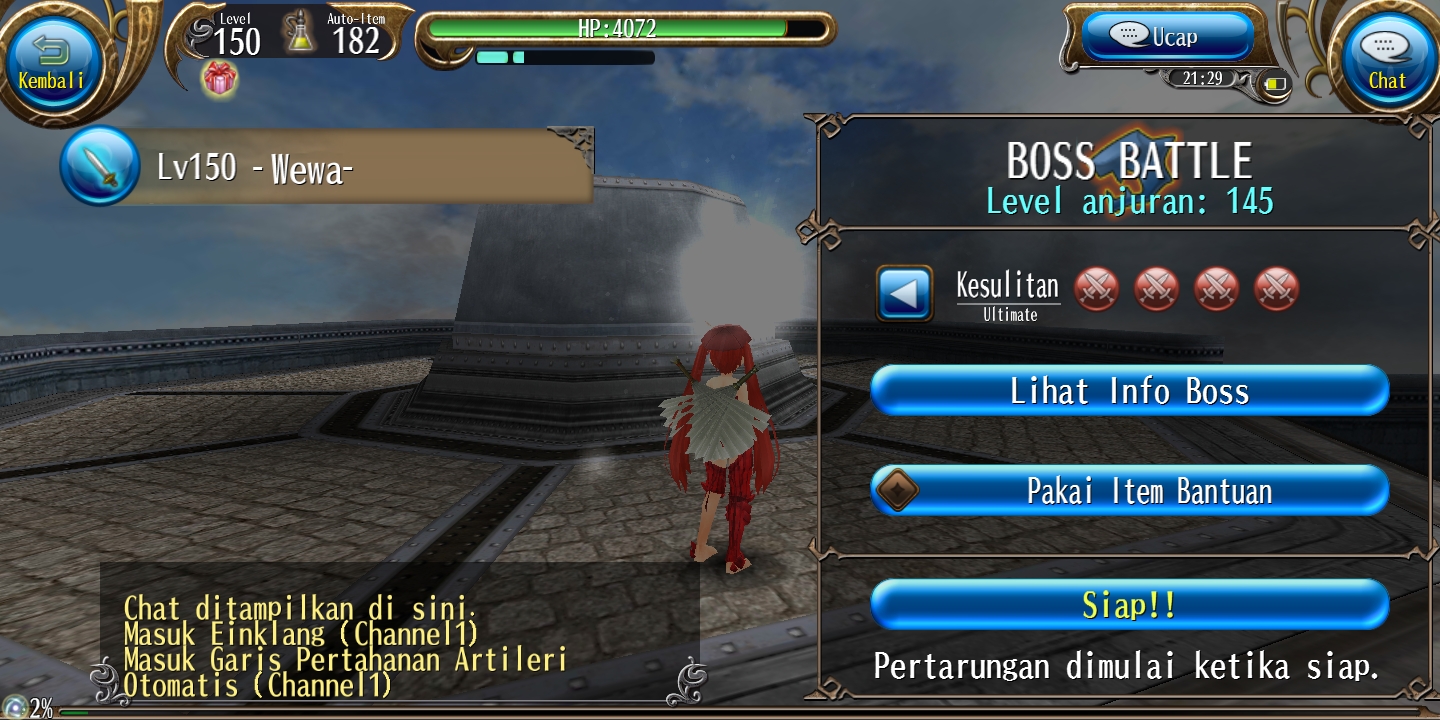
Task: Select the second crossed-swords difficulty icon
Action: pyautogui.click(x=1156, y=288)
